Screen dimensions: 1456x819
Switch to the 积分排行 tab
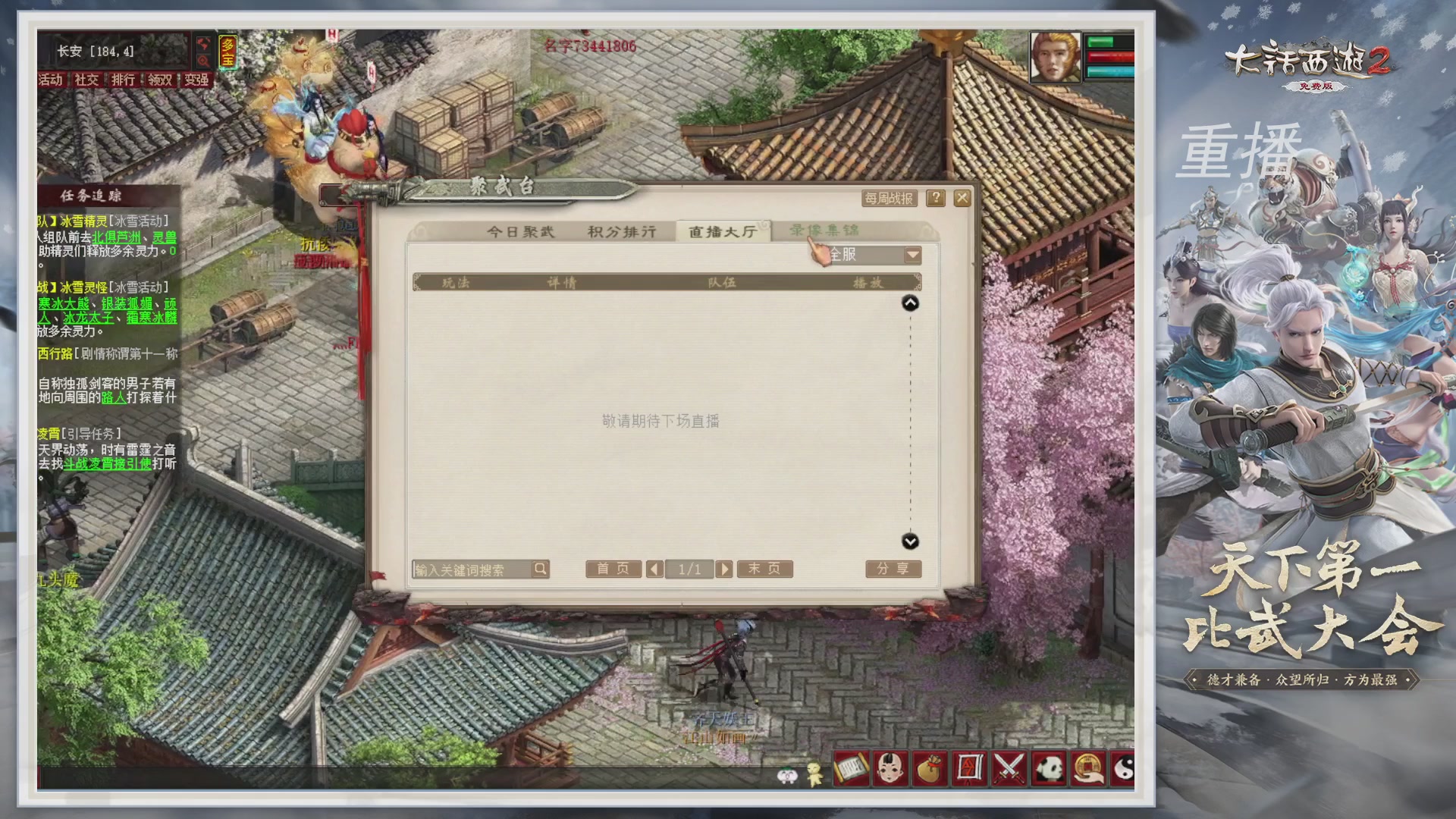(x=622, y=231)
